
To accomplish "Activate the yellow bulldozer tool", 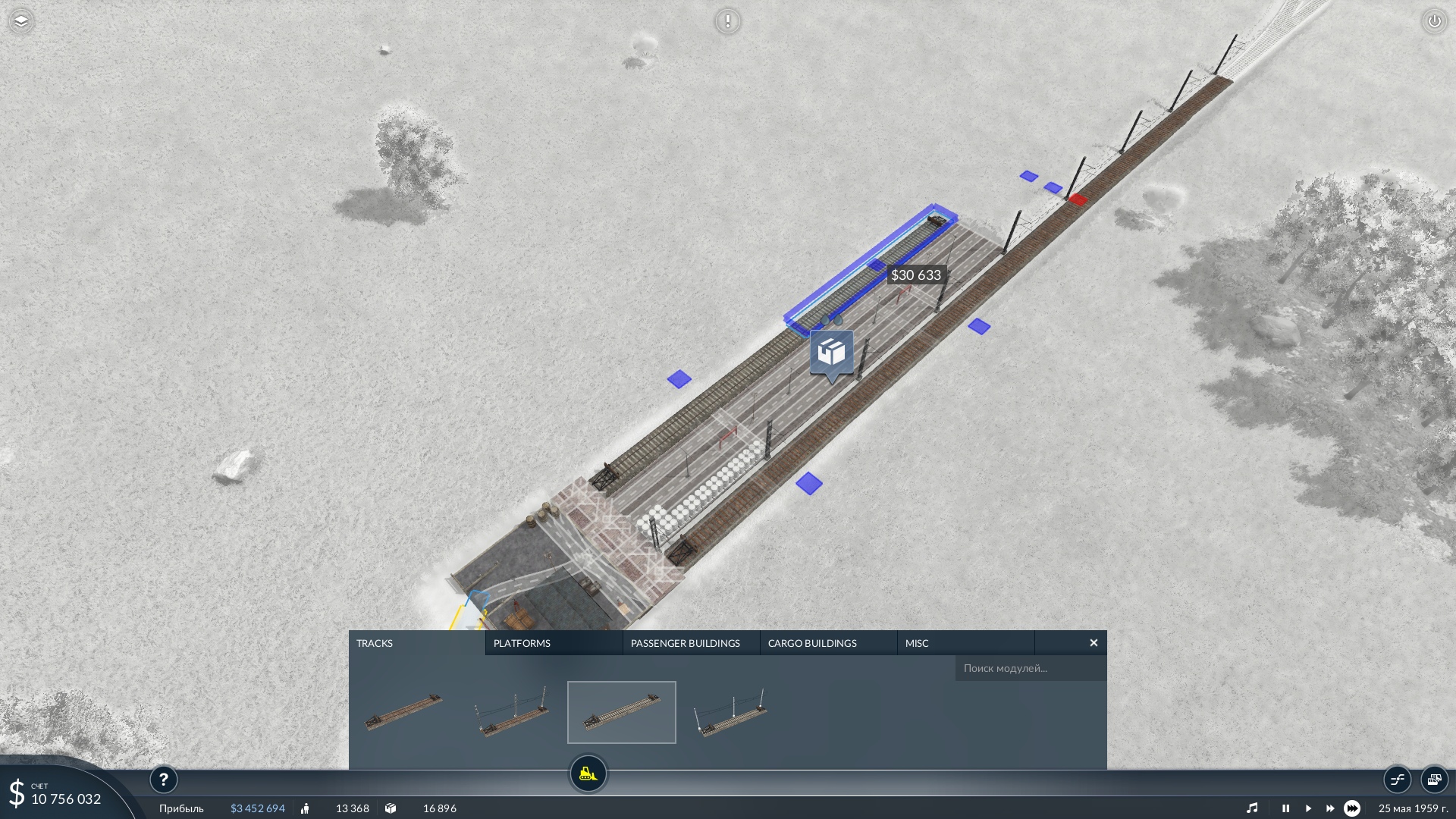I will [588, 774].
